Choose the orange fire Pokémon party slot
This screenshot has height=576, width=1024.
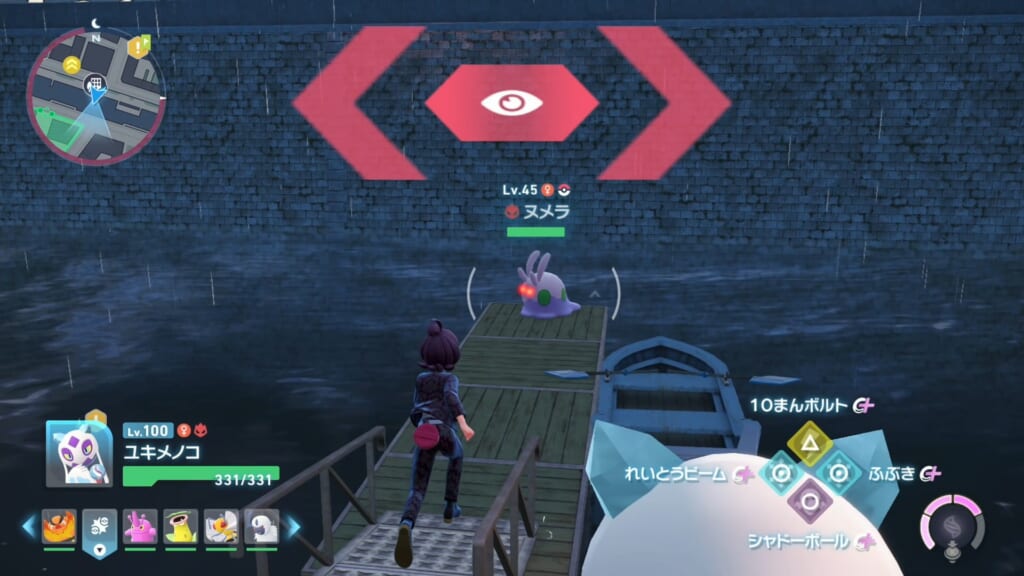click(x=59, y=527)
